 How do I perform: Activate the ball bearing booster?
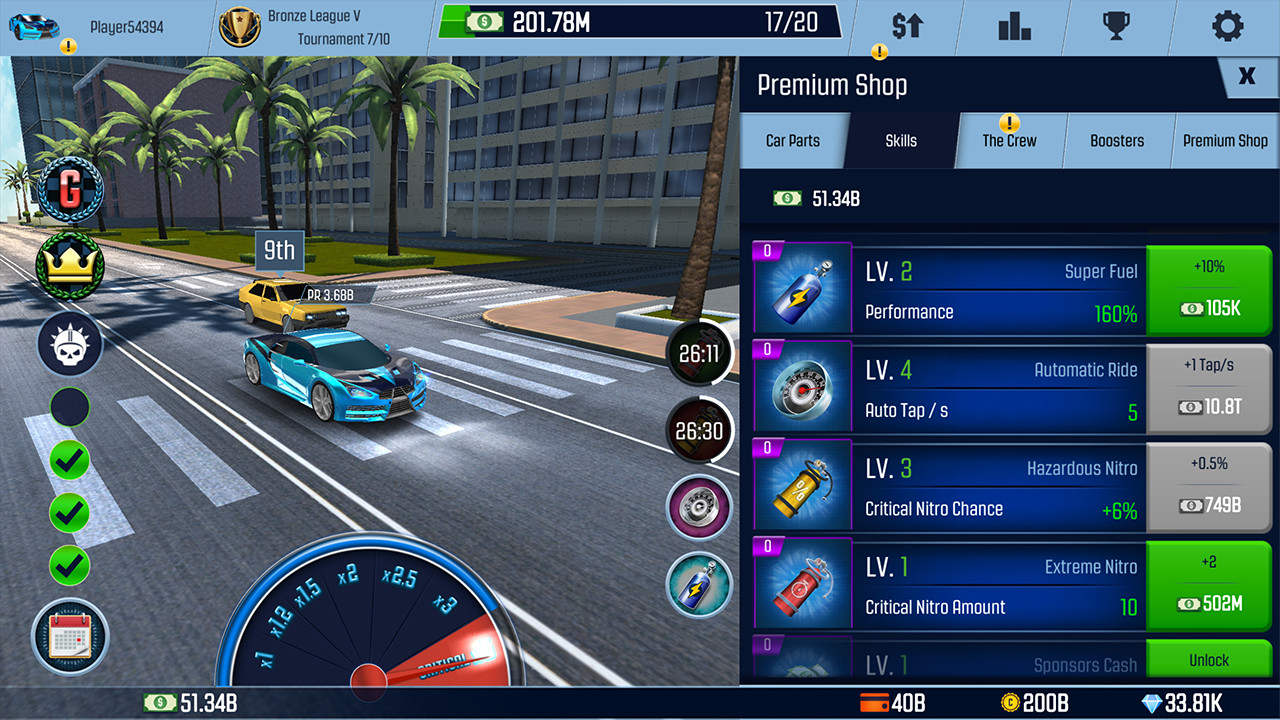coord(698,507)
